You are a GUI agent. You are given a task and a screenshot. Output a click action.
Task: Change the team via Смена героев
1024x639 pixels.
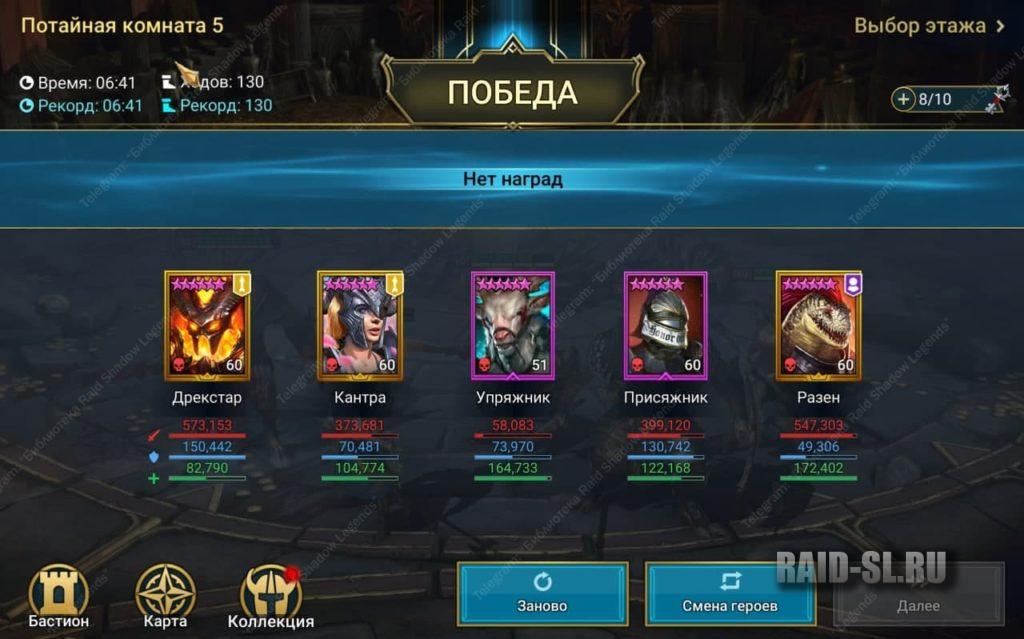click(x=730, y=594)
